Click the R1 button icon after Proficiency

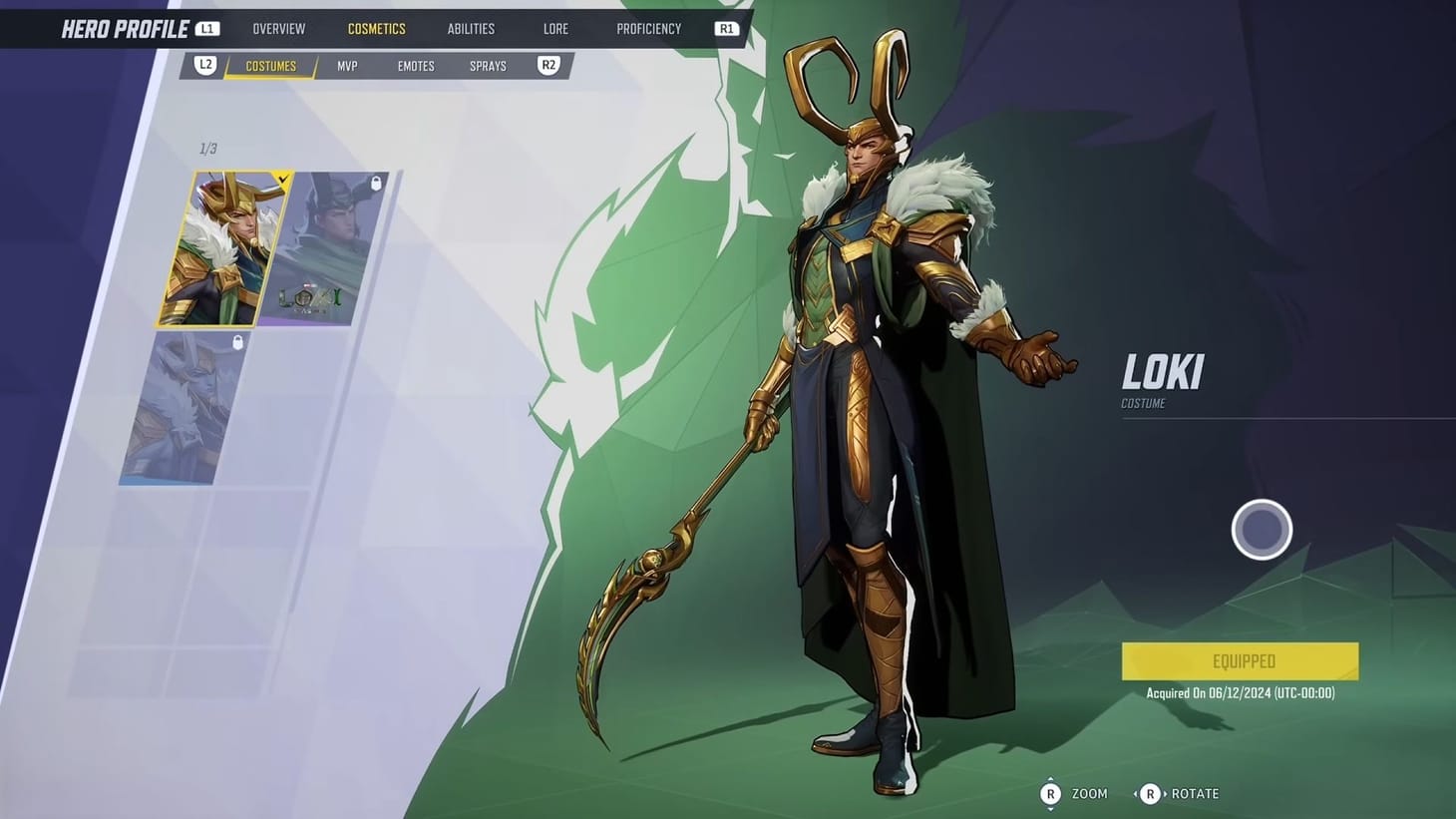[x=727, y=28]
